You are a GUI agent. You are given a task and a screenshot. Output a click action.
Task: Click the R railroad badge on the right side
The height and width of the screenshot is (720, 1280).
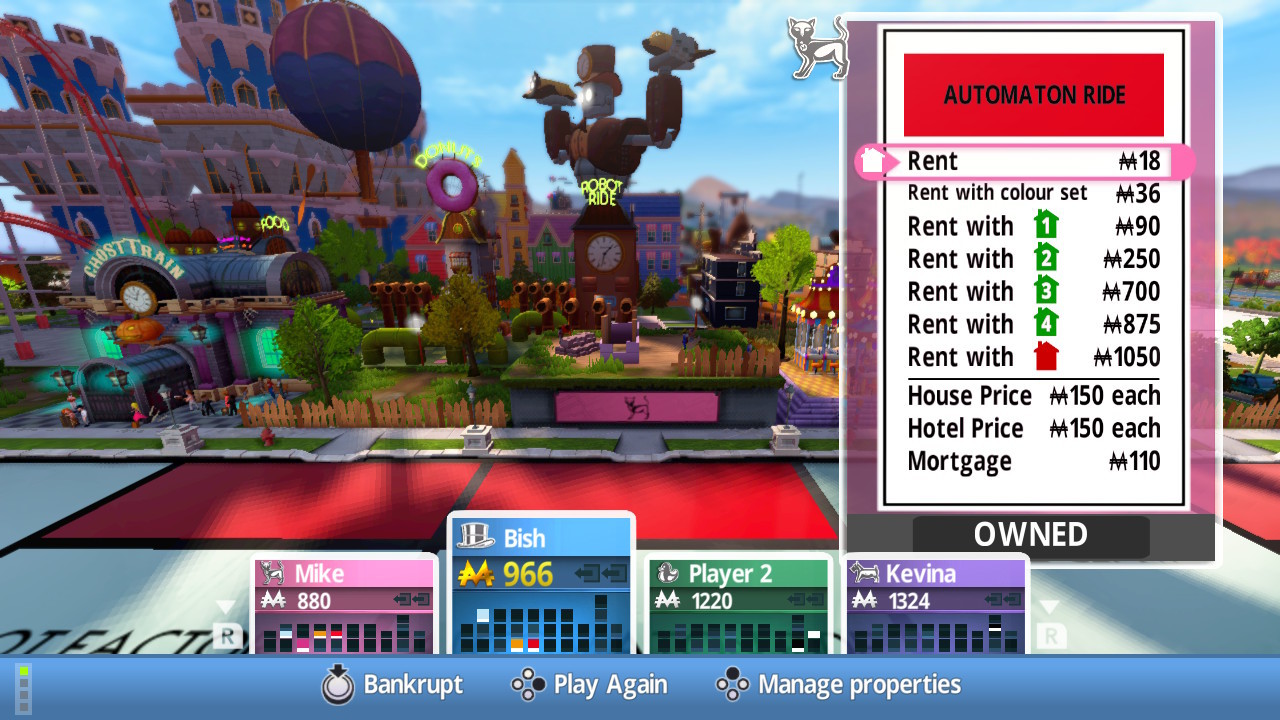[1050, 634]
